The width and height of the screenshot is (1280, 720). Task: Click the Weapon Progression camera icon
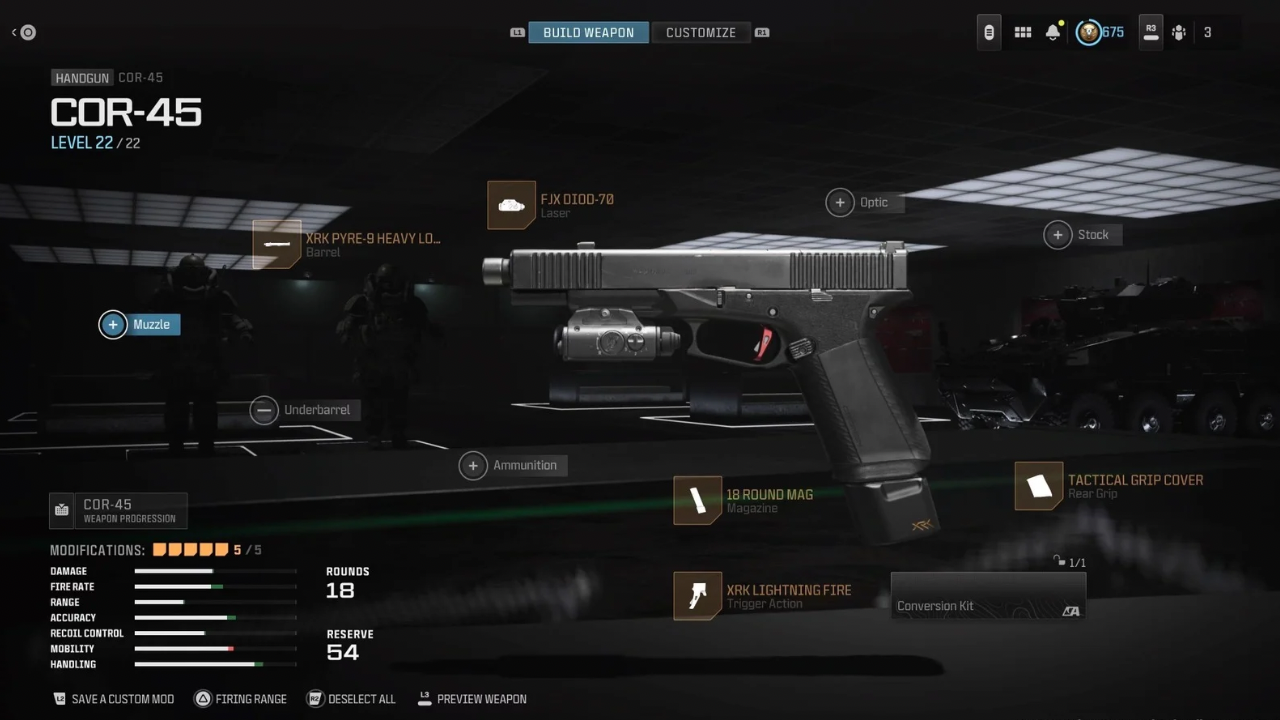click(61, 510)
